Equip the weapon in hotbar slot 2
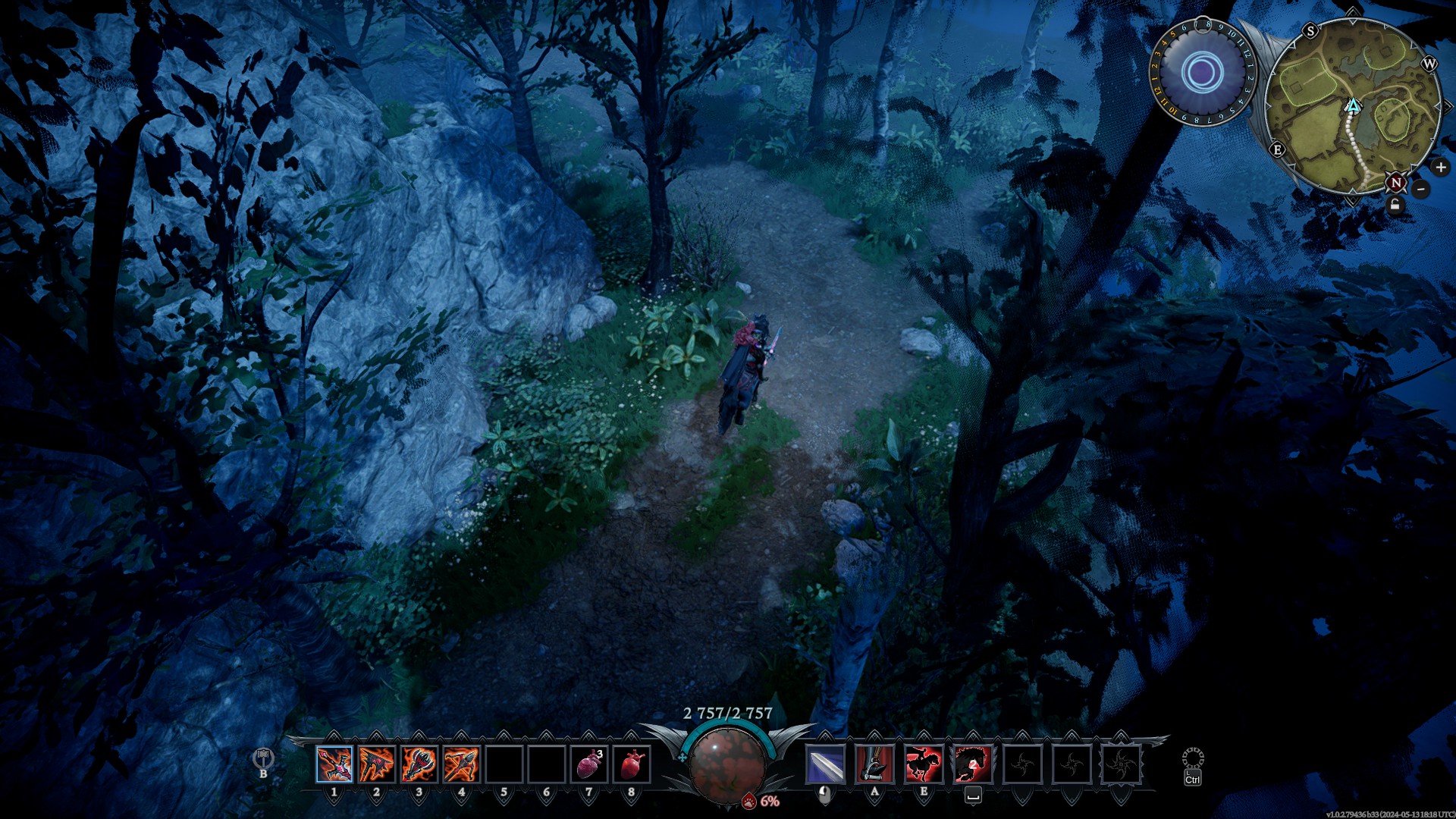The width and height of the screenshot is (1456, 819). point(377,764)
